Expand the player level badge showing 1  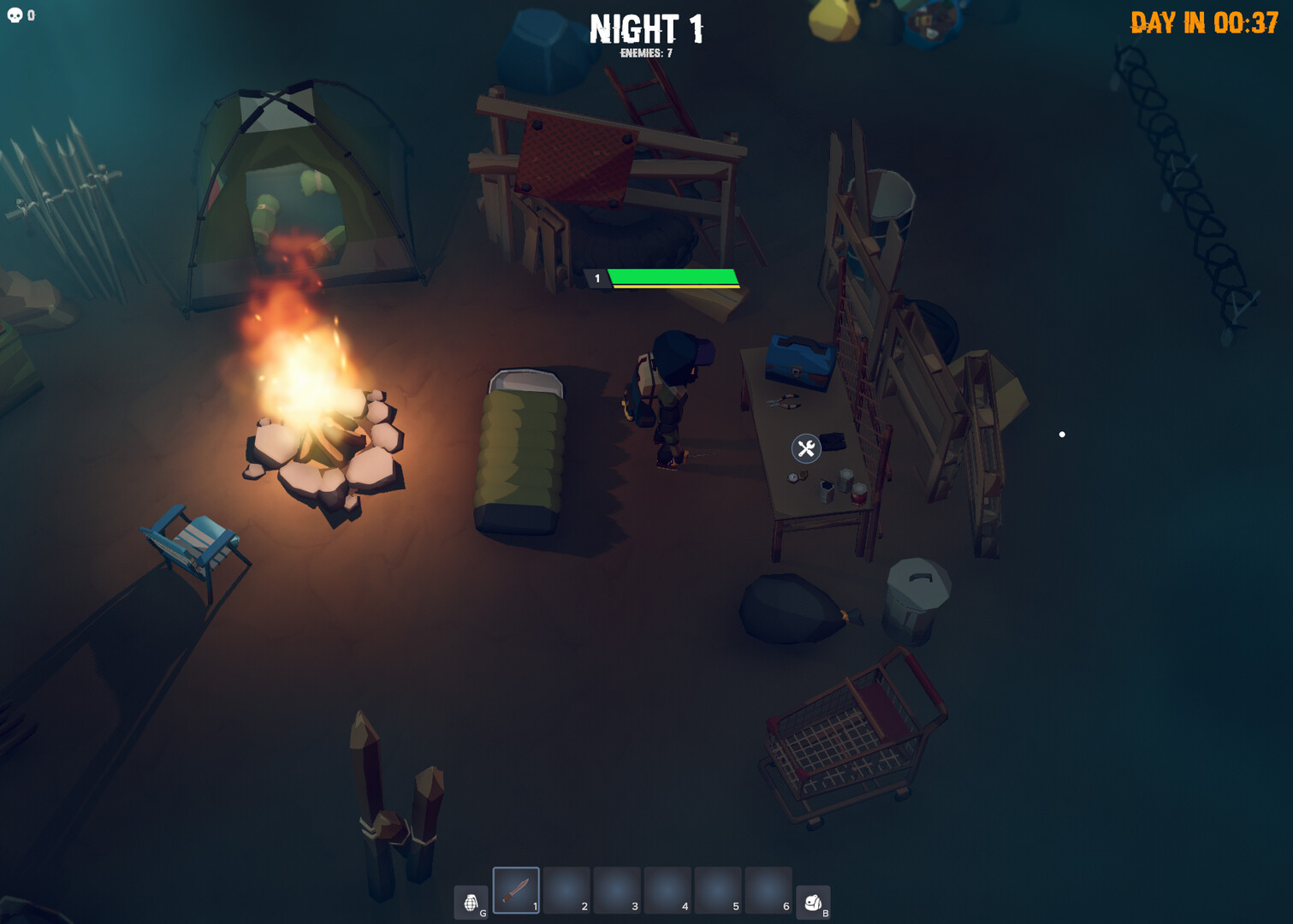point(597,277)
